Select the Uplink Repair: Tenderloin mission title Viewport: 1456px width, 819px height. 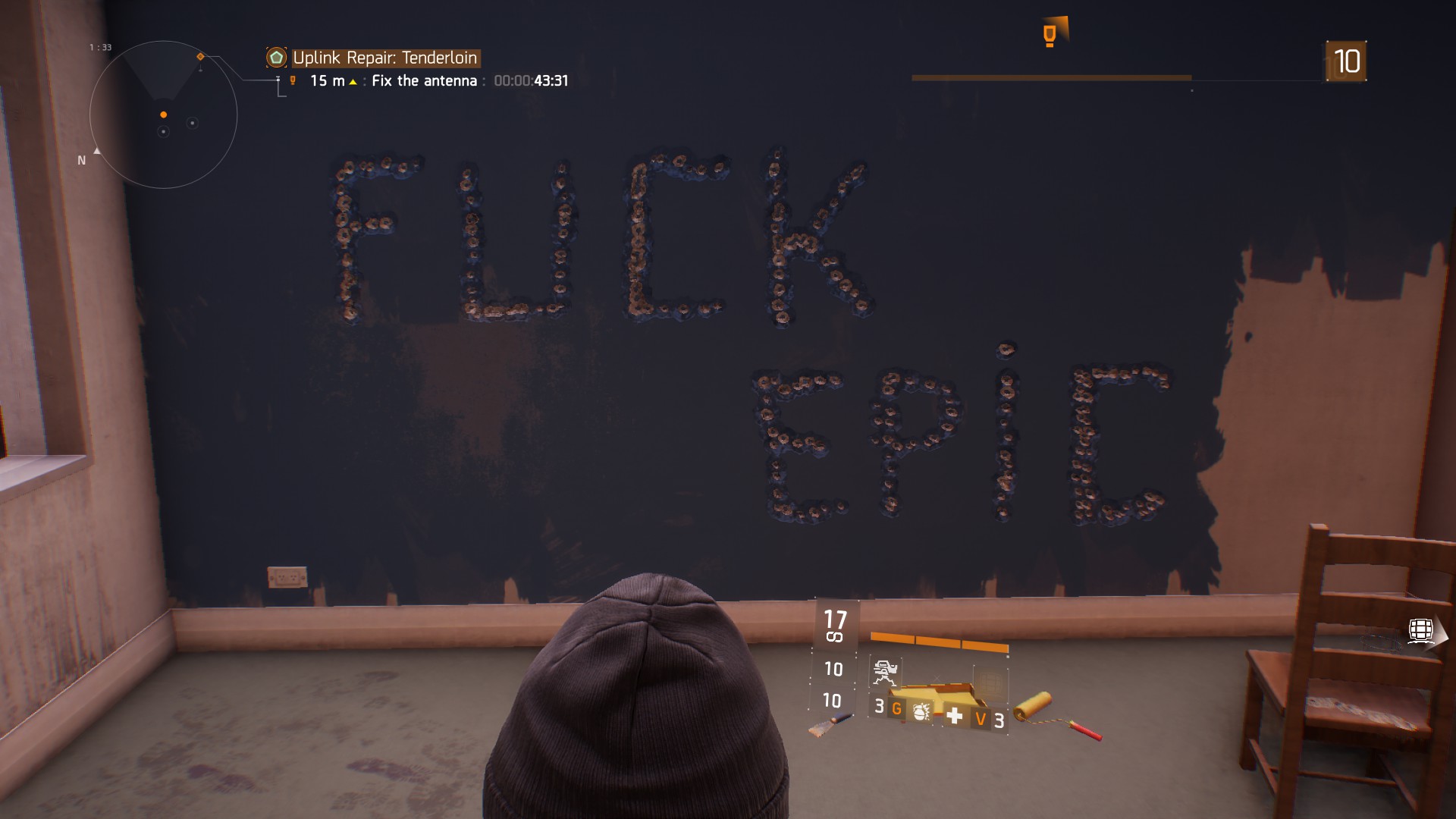[386, 57]
